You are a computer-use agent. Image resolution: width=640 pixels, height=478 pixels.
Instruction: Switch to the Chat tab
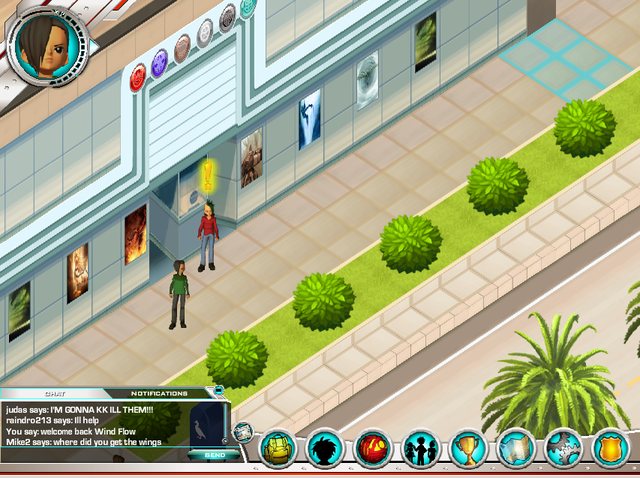coord(55,394)
